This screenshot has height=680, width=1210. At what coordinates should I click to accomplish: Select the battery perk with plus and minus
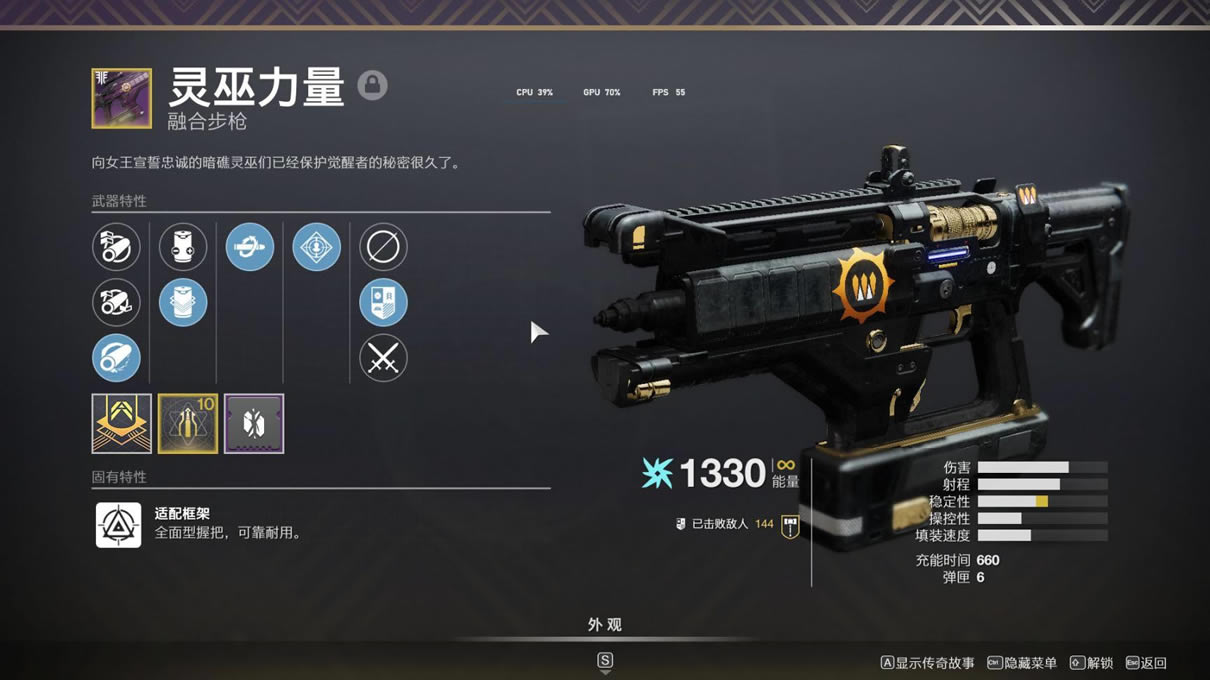(x=183, y=246)
